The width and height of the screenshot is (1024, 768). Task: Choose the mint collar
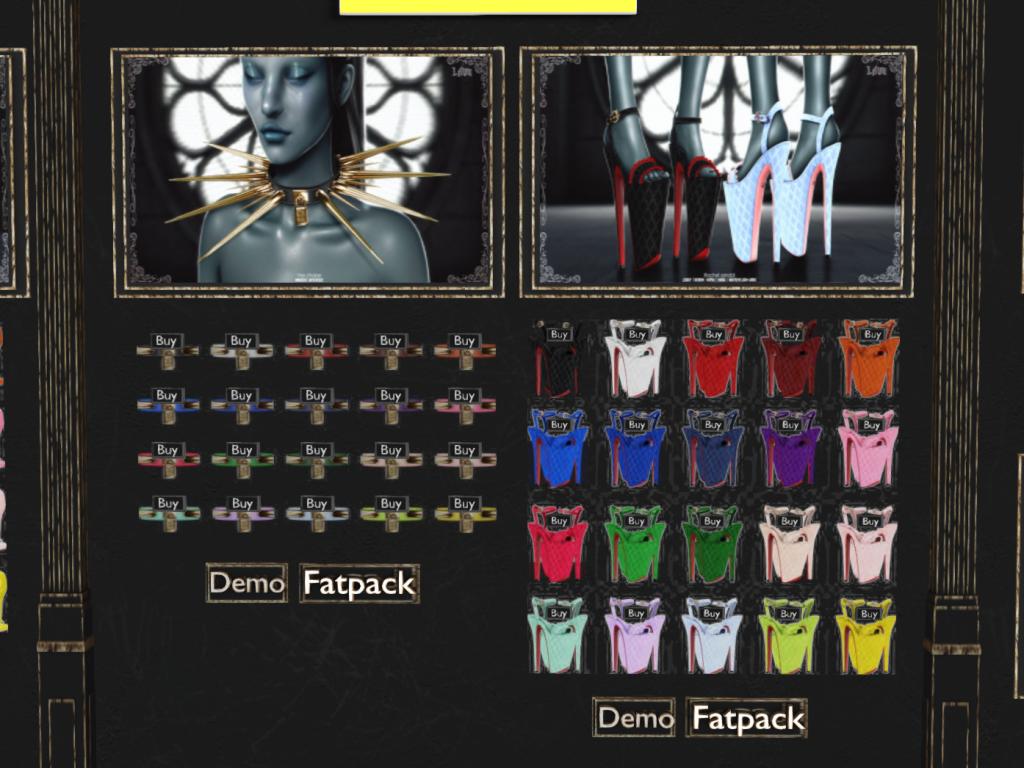pyautogui.click(x=167, y=504)
